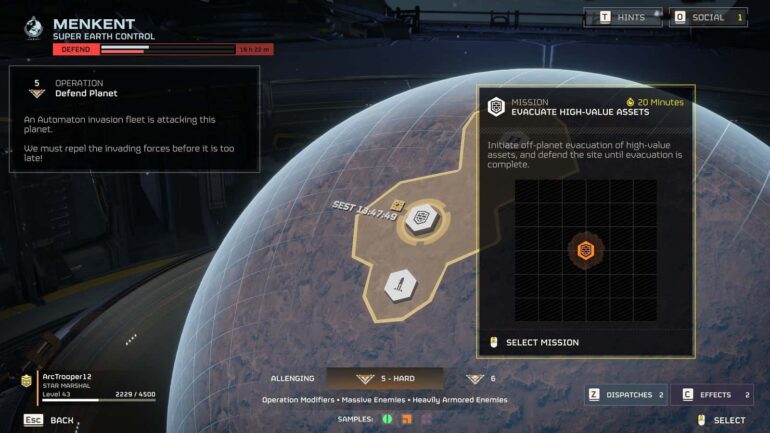View ArcTrooper12's player card

(x=85, y=385)
